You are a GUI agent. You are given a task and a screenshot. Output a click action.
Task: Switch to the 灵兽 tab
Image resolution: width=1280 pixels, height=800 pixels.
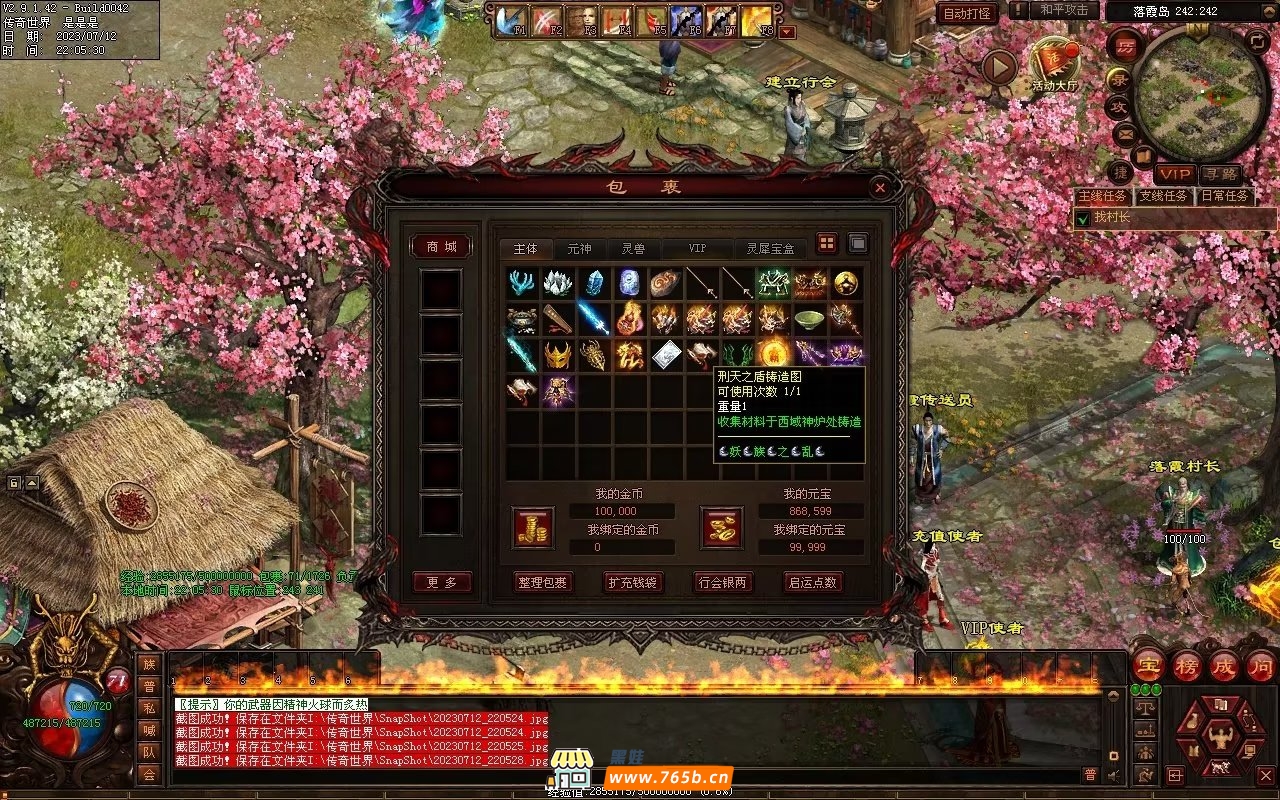click(x=633, y=248)
